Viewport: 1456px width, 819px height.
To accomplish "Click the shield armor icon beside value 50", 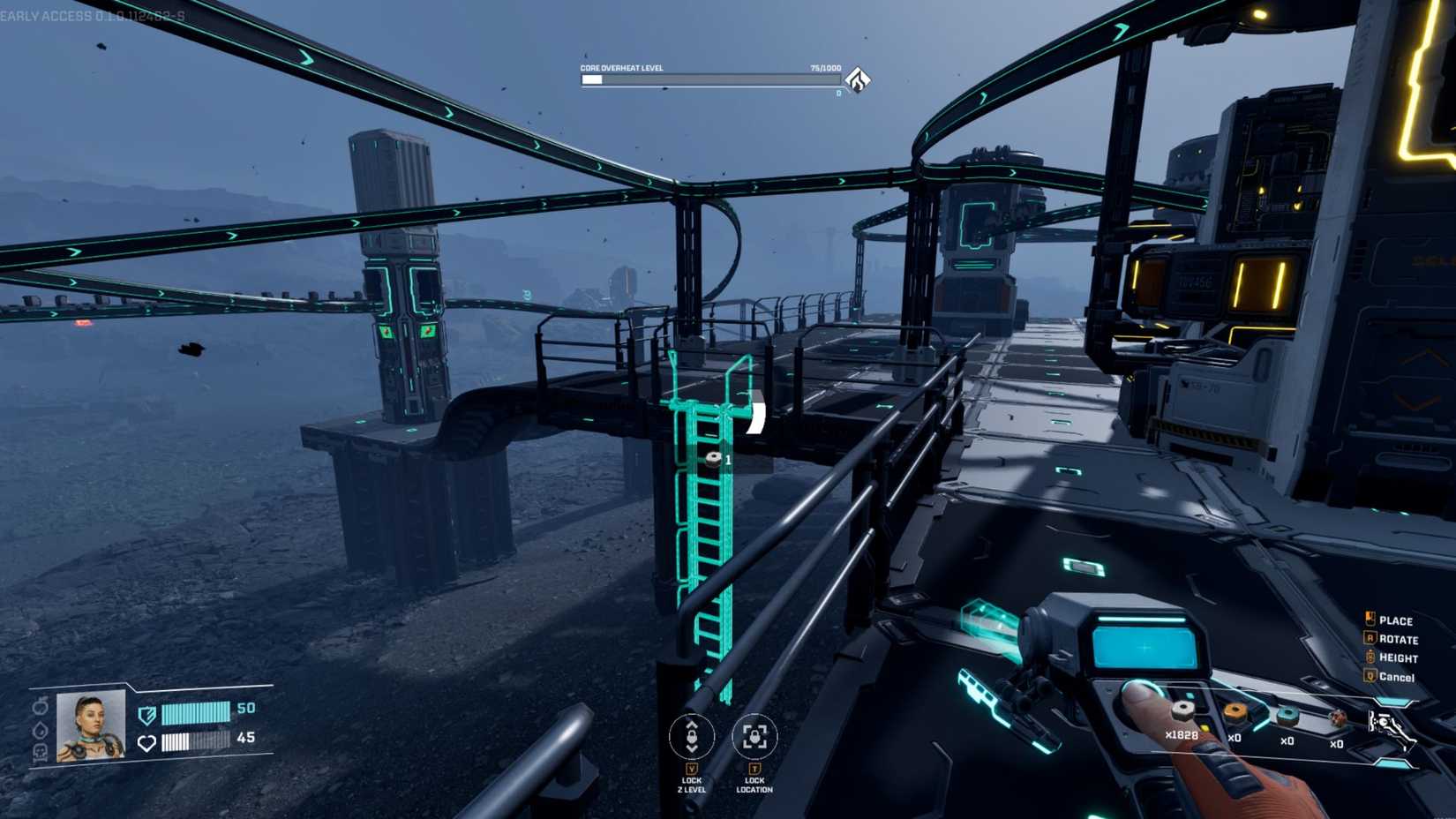I will point(147,714).
